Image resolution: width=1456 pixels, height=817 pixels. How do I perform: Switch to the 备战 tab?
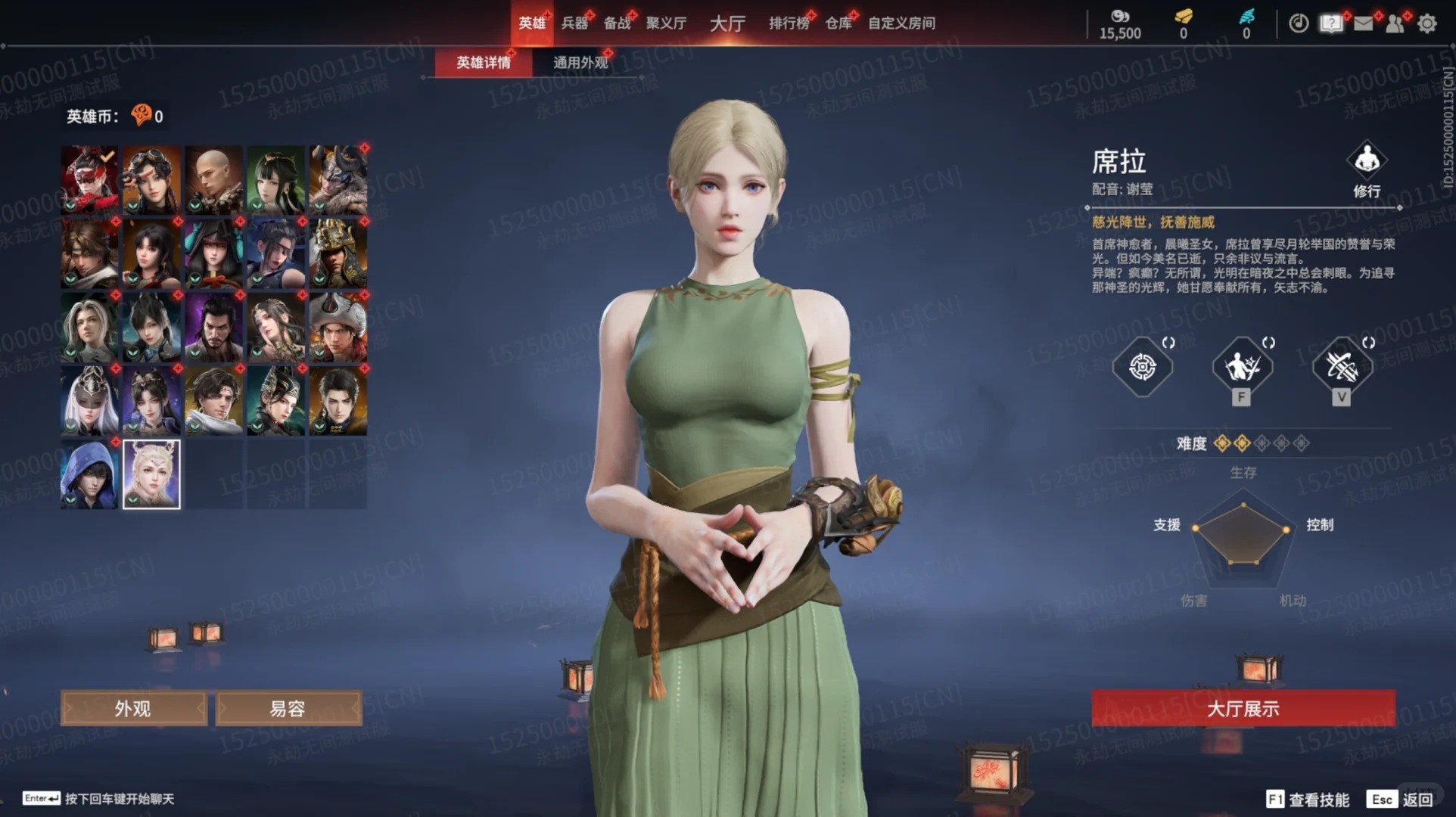[x=617, y=23]
